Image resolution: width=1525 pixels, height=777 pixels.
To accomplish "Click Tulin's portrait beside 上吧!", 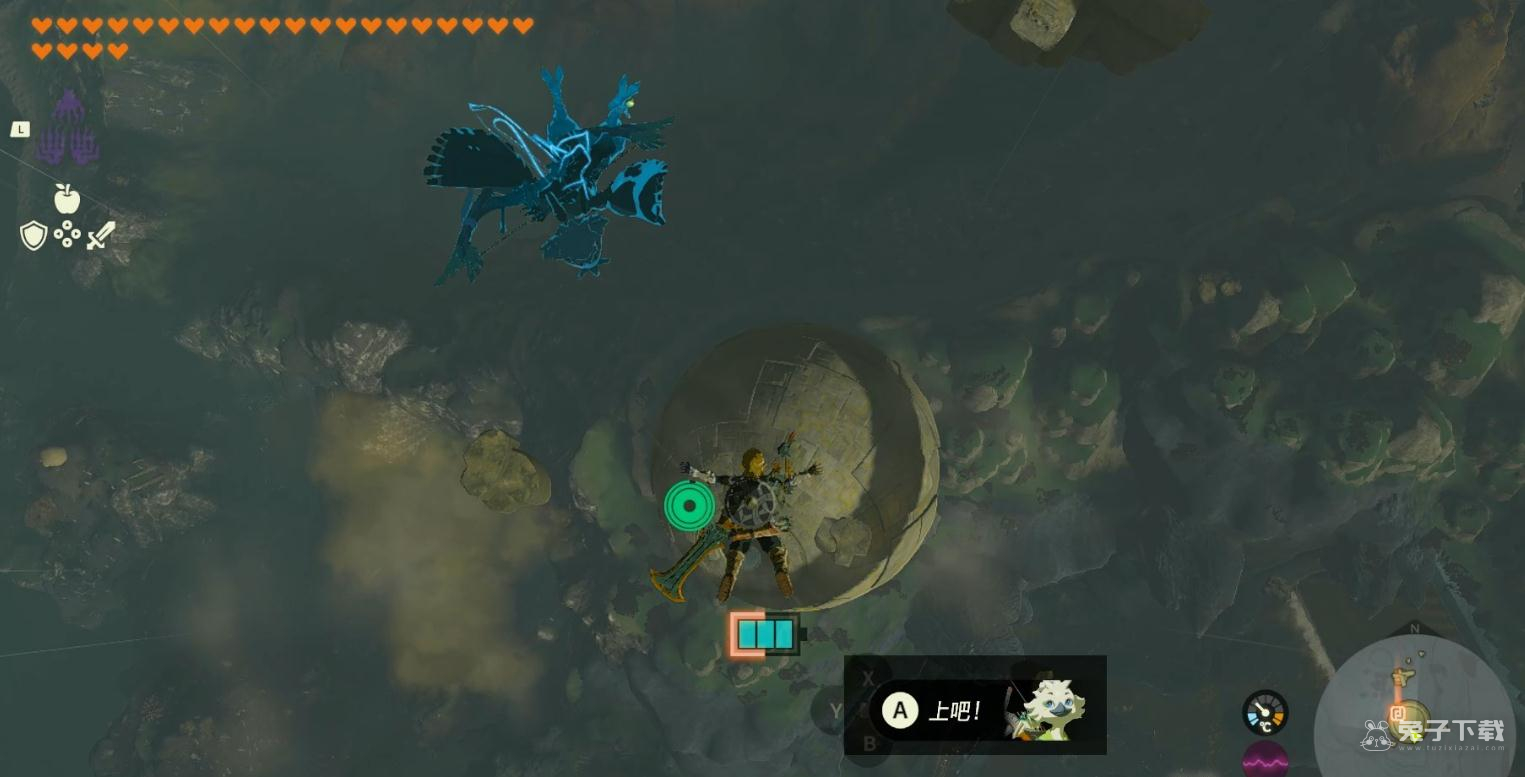I will pos(1045,709).
